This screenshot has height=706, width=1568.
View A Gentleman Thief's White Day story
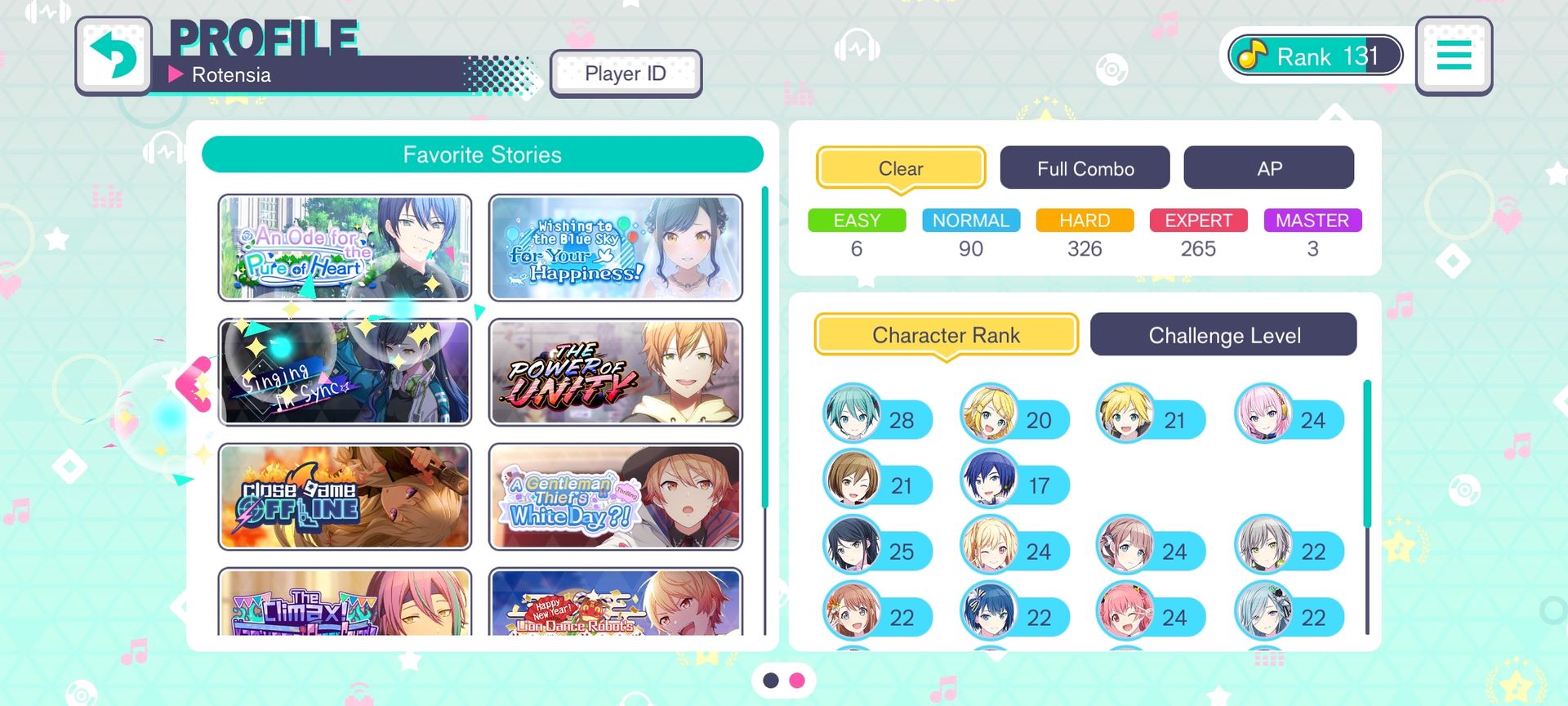click(x=615, y=497)
